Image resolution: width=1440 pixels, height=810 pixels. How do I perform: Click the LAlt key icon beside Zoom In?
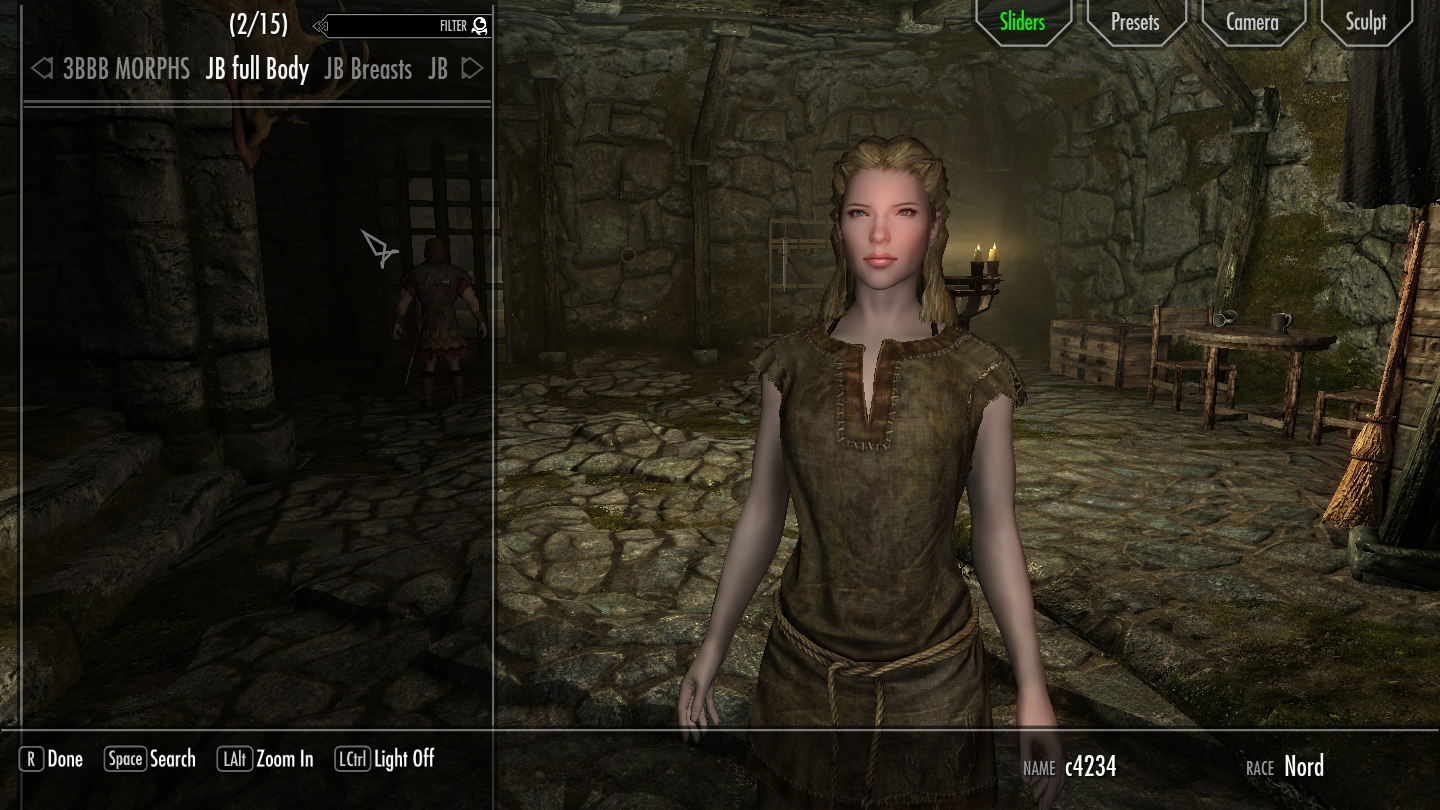click(x=235, y=759)
